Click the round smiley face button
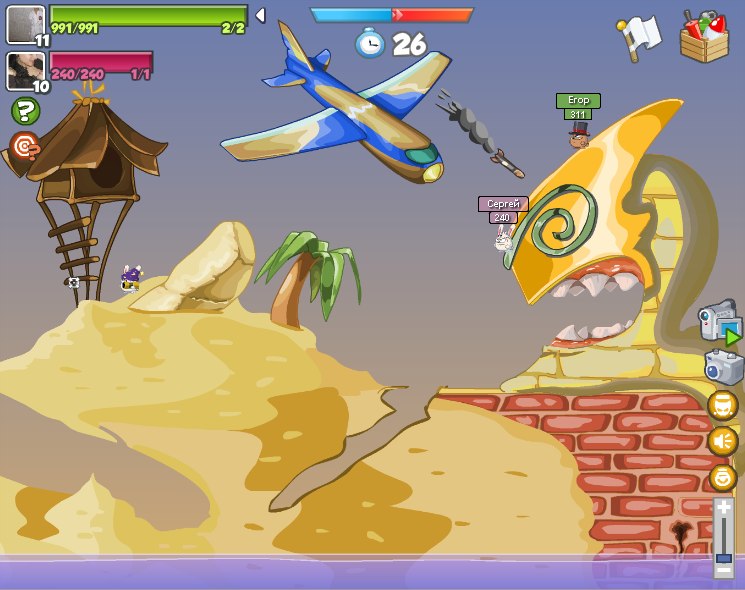Screen dimensions: 745x590 [722, 477]
